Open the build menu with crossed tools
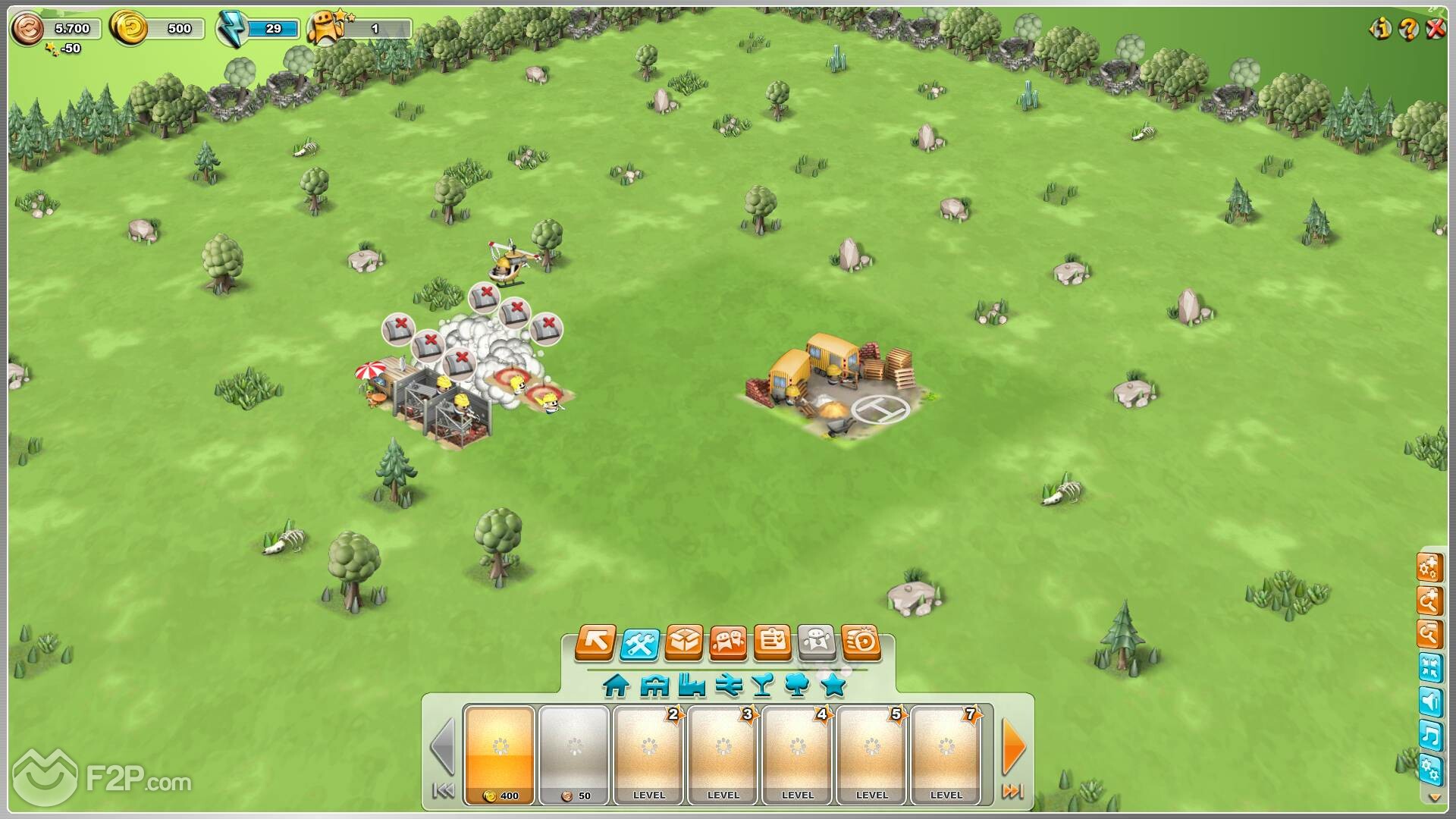Image resolution: width=1456 pixels, height=819 pixels. (639, 643)
